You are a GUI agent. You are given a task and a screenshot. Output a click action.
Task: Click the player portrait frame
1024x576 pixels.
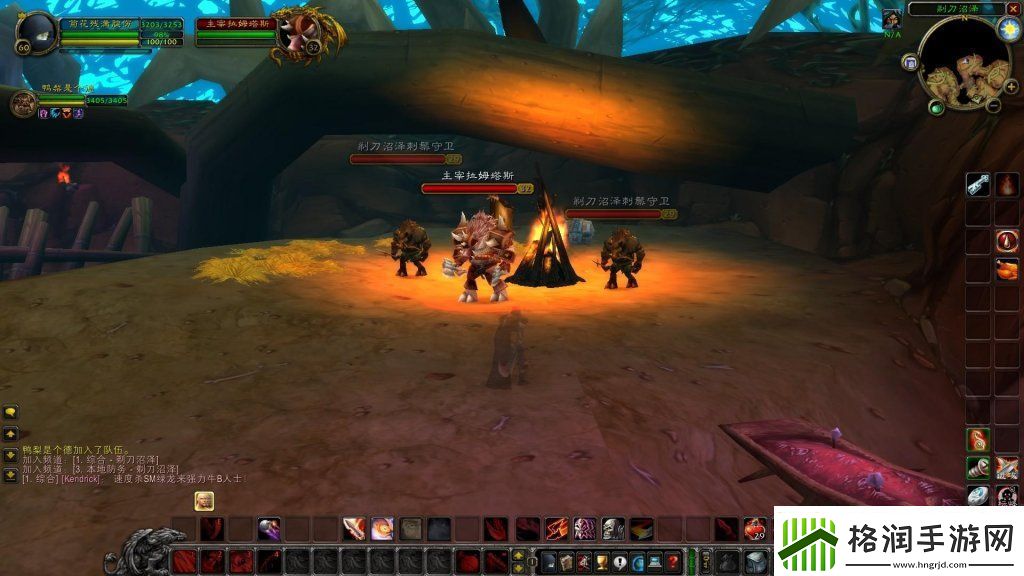(x=36, y=33)
